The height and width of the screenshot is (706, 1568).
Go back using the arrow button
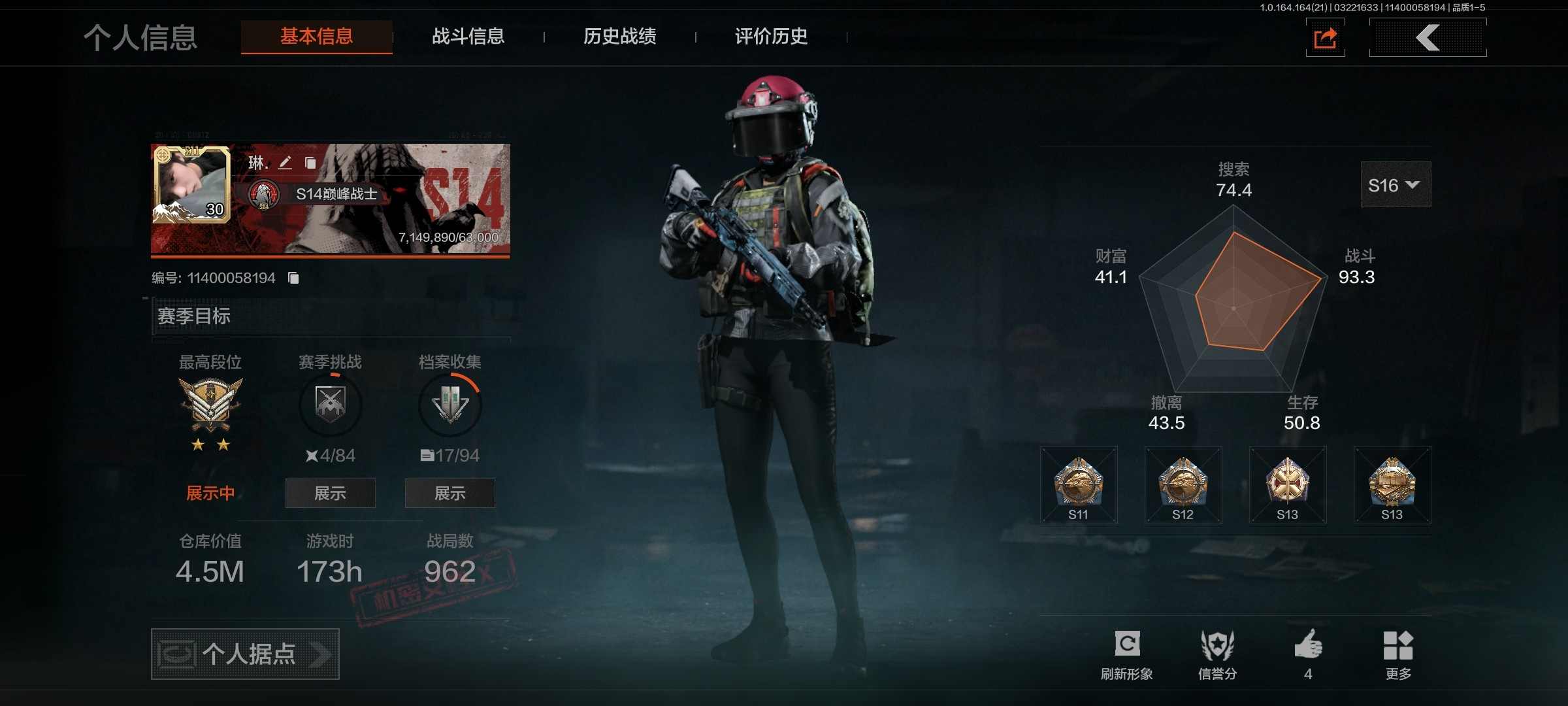[1428, 38]
